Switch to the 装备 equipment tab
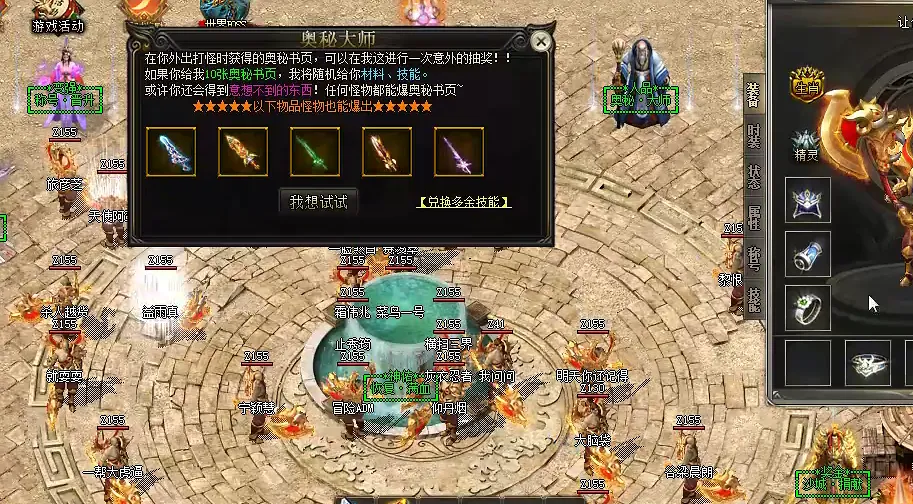This screenshot has height=504, width=913. click(753, 94)
